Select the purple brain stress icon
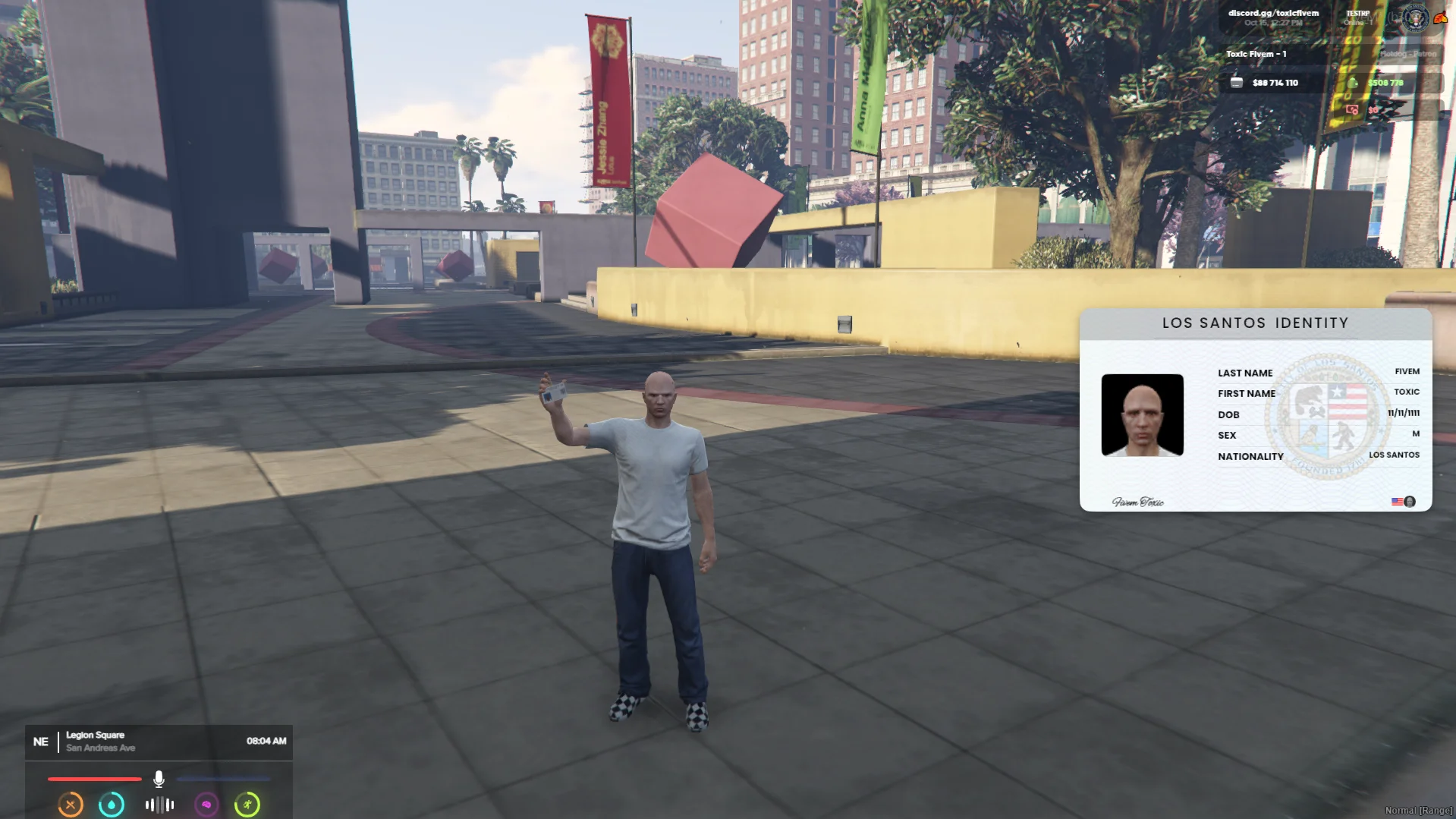This screenshot has height=819, width=1456. coord(206,805)
